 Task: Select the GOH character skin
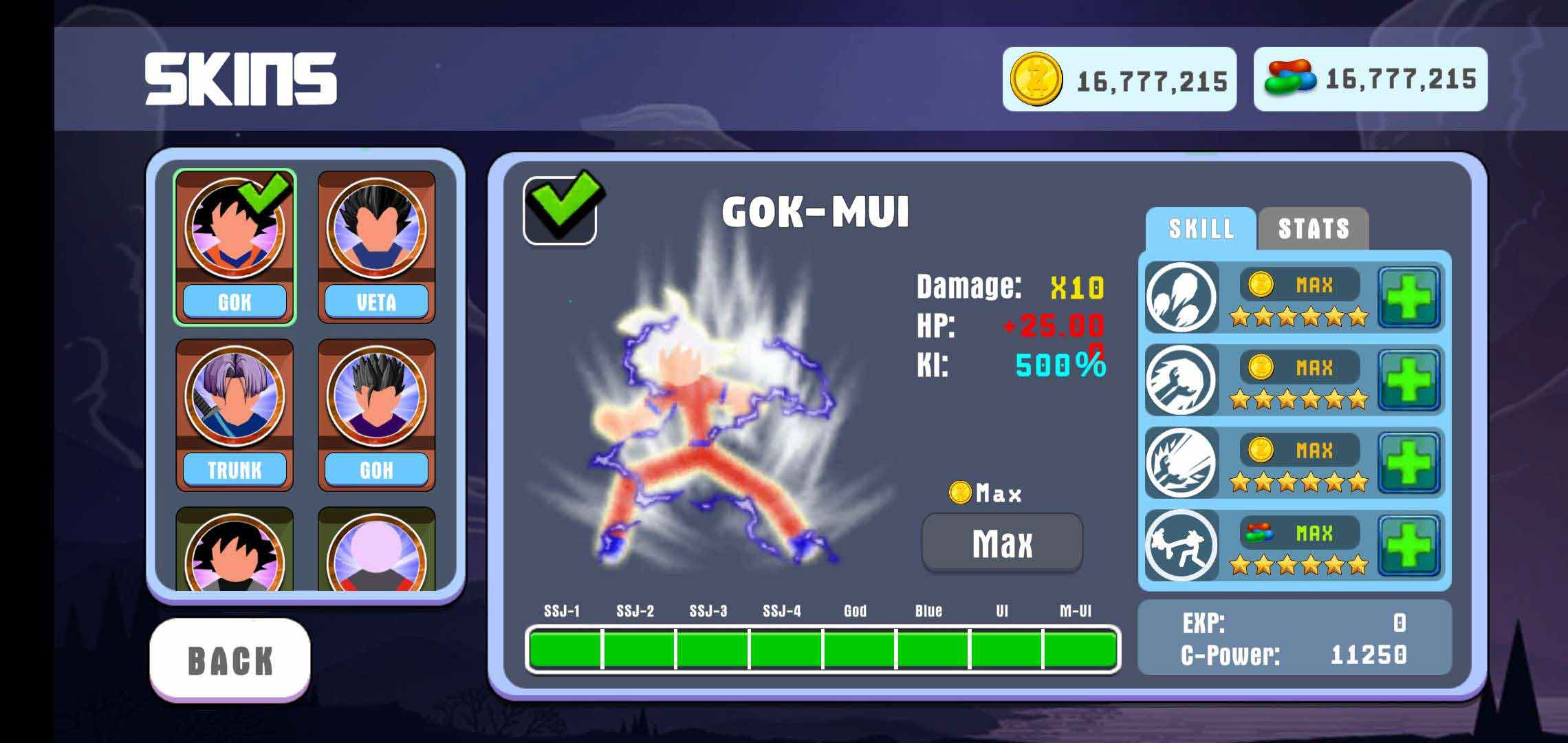click(x=376, y=415)
